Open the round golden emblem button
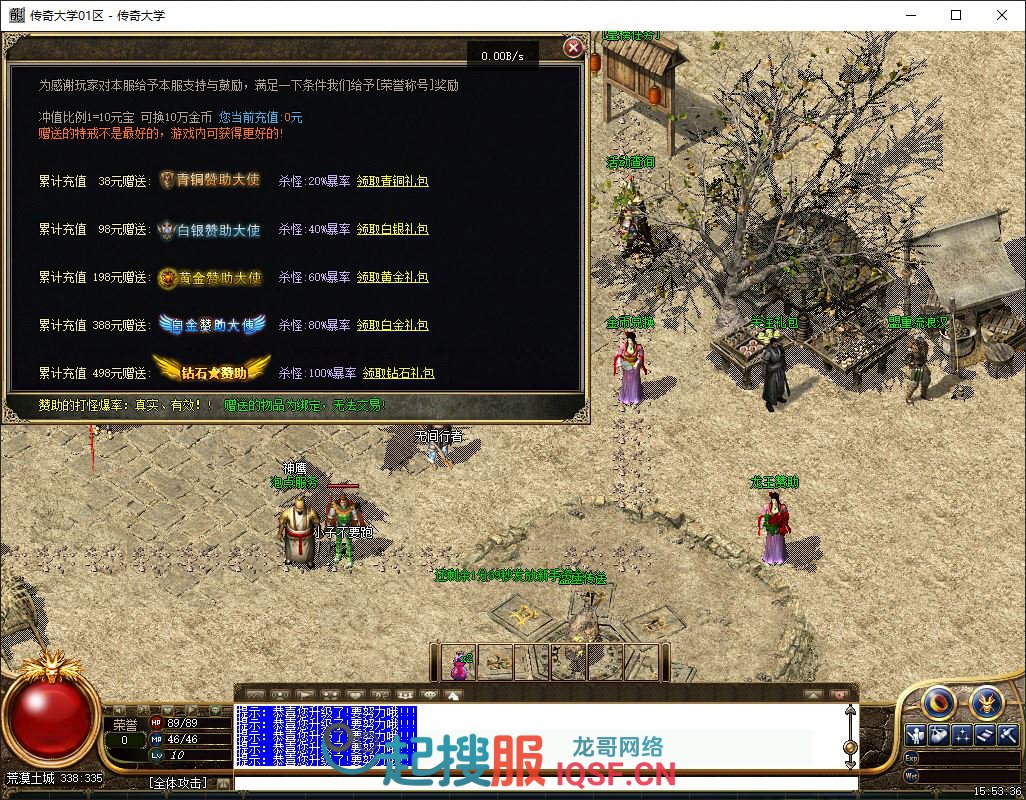 (986, 702)
